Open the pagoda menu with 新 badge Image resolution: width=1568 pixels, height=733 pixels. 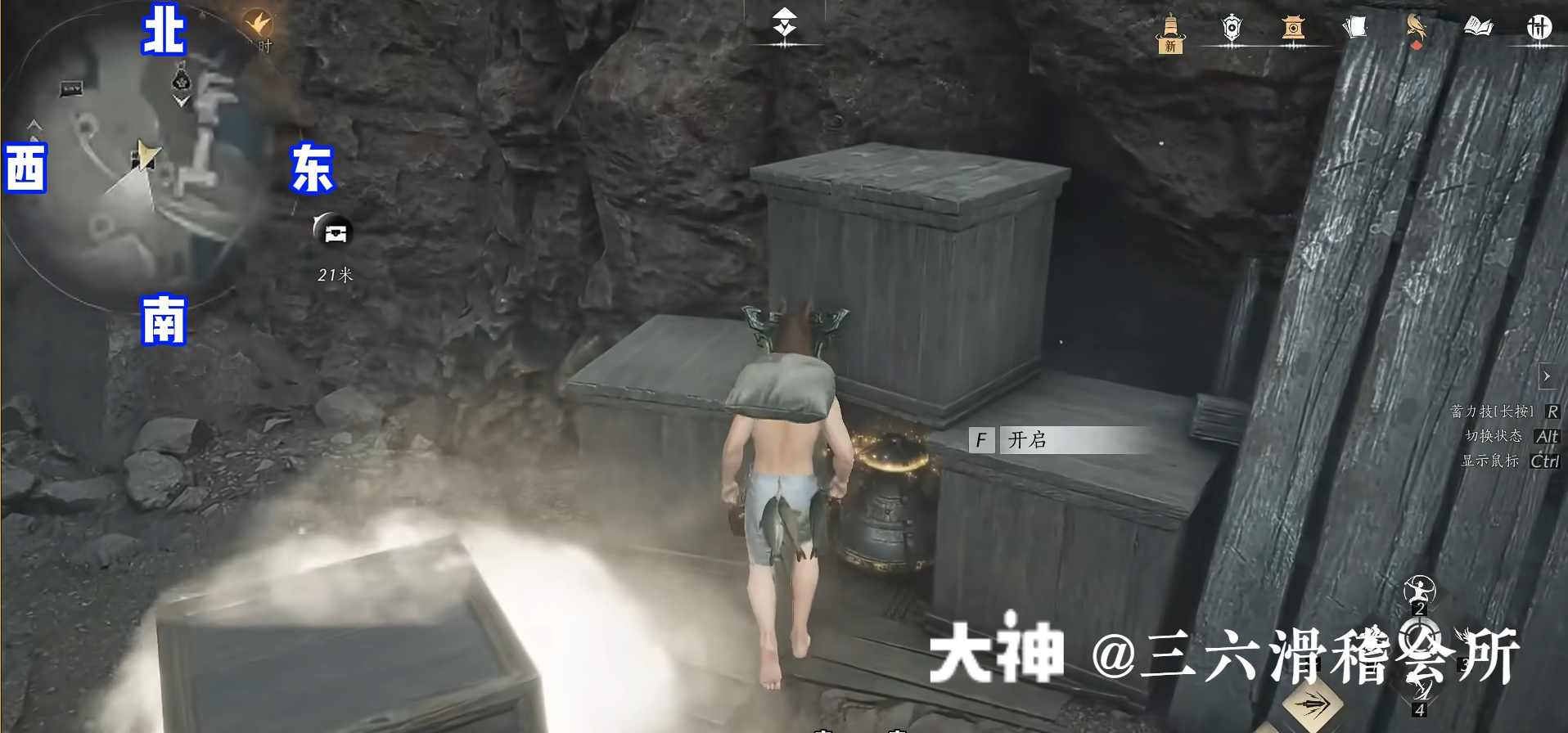pos(1170,31)
